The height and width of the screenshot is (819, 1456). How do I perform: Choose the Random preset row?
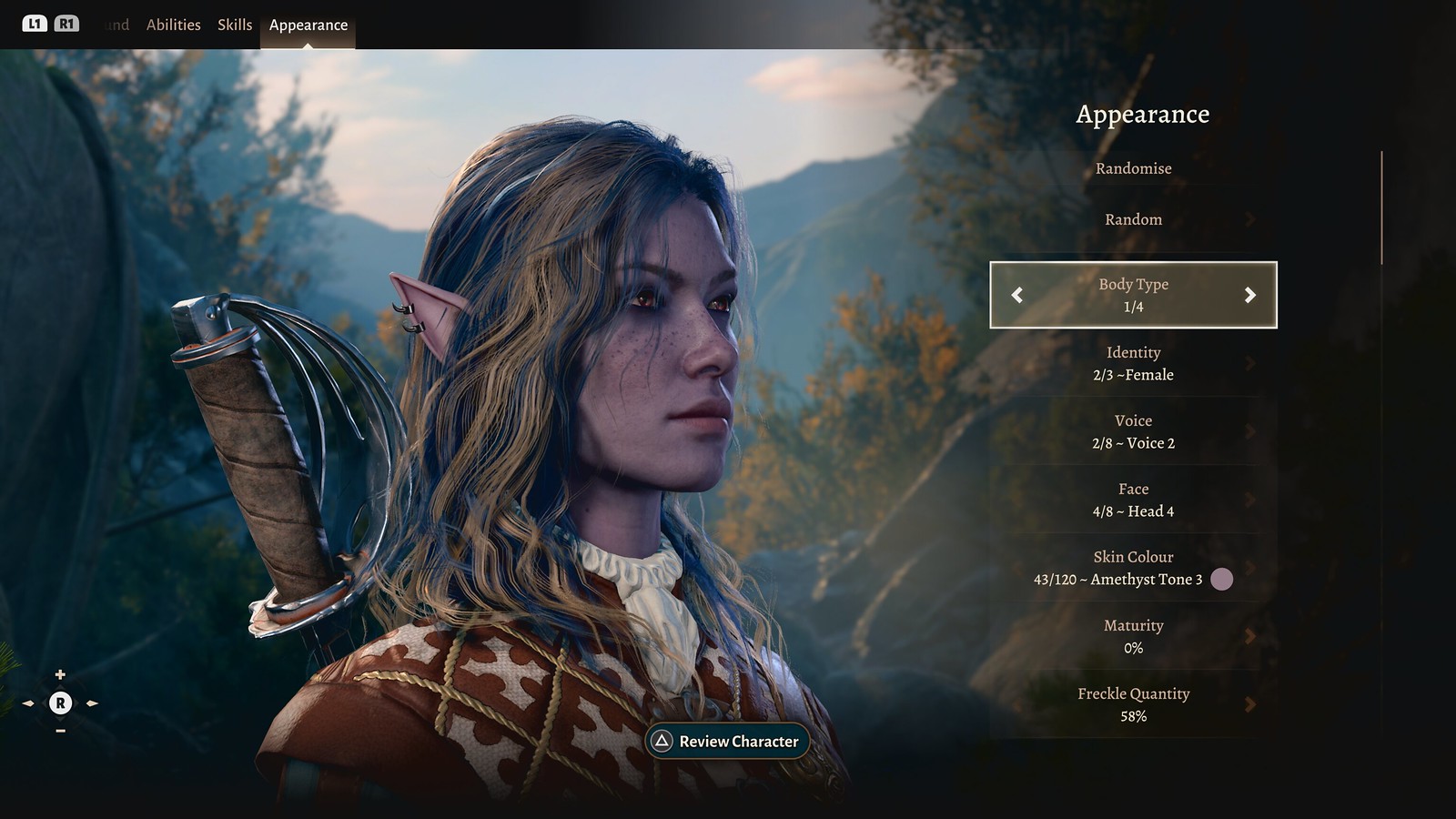coord(1133,219)
